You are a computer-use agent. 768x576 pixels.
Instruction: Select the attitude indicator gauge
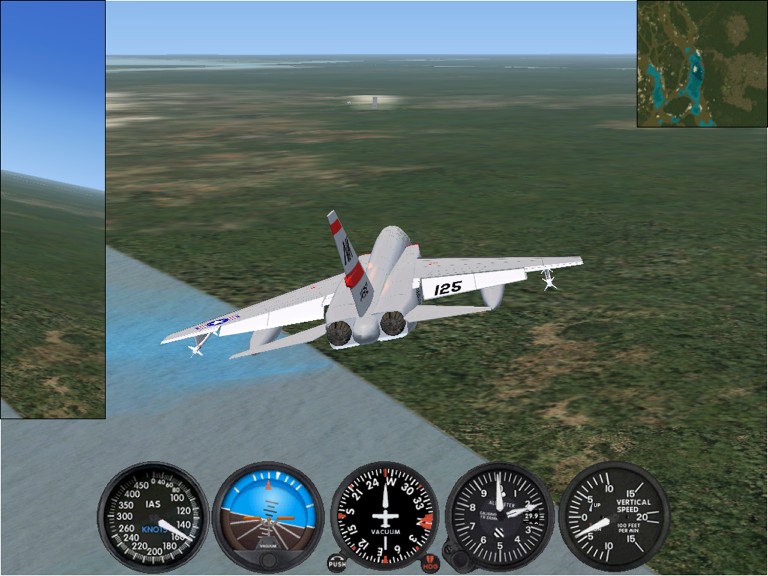coord(268,516)
